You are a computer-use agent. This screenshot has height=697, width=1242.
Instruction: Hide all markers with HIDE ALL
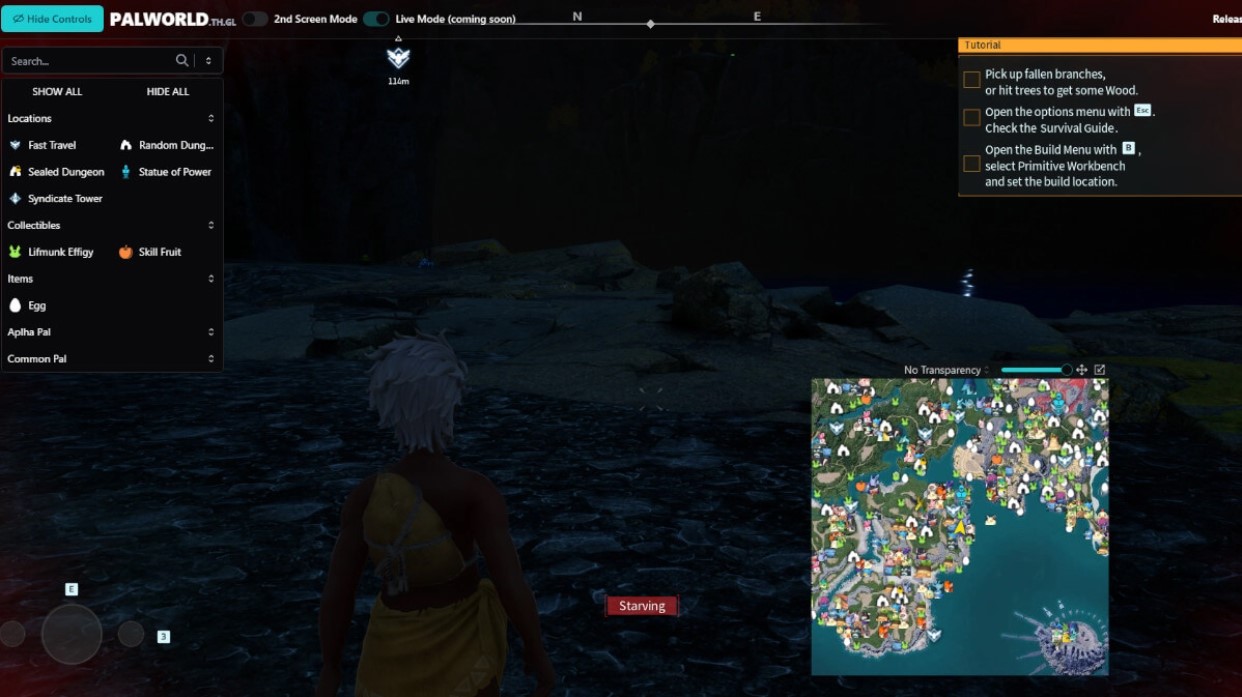(167, 92)
